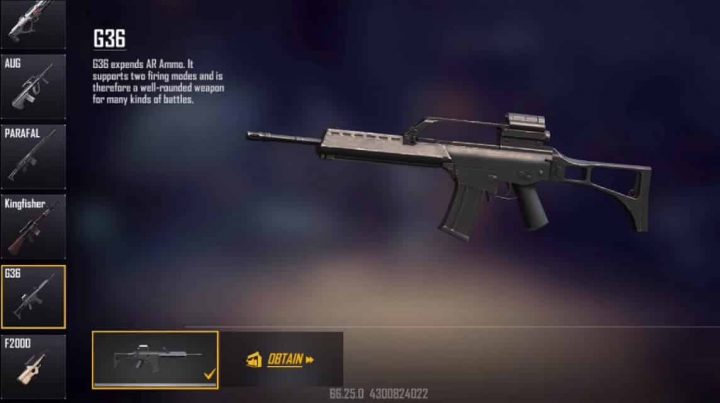Screen dimensions: 720x403
Task: Show the F2000 weapon details
Action: (x=32, y=364)
